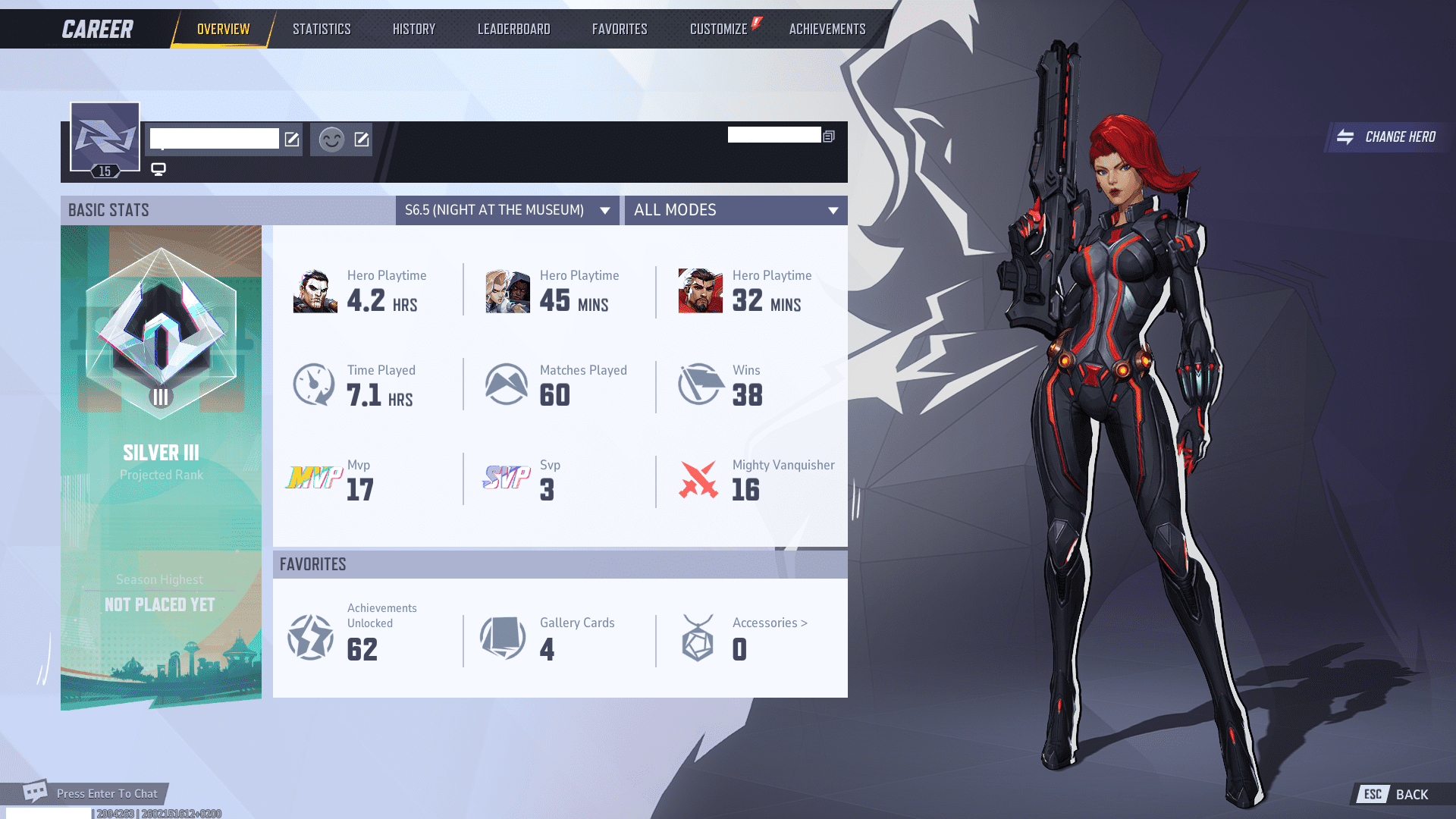The image size is (1456, 819).
Task: Open the Achievements tab
Action: click(826, 29)
